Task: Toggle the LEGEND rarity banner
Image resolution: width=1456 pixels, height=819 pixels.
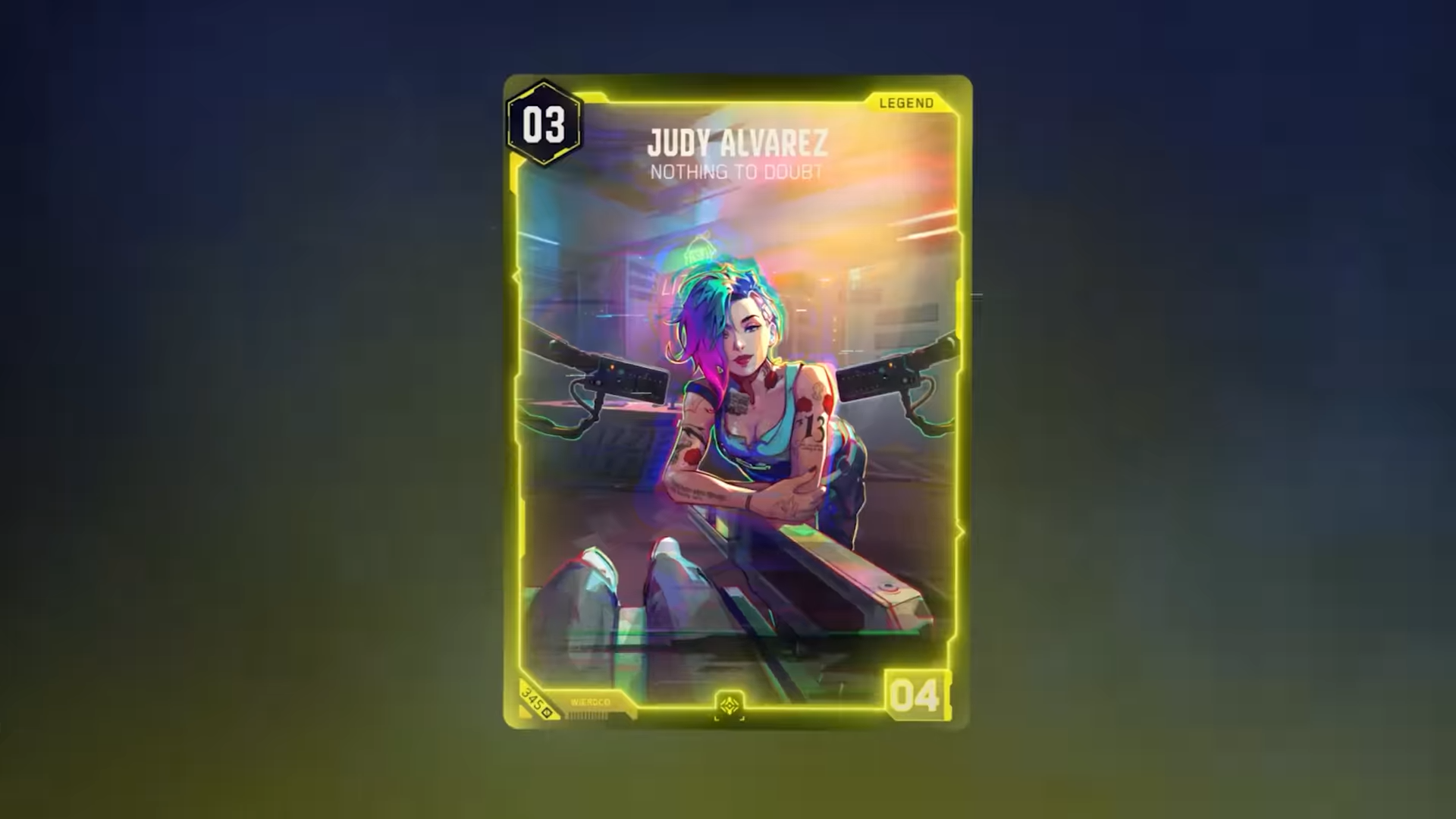Action: pyautogui.click(x=905, y=102)
